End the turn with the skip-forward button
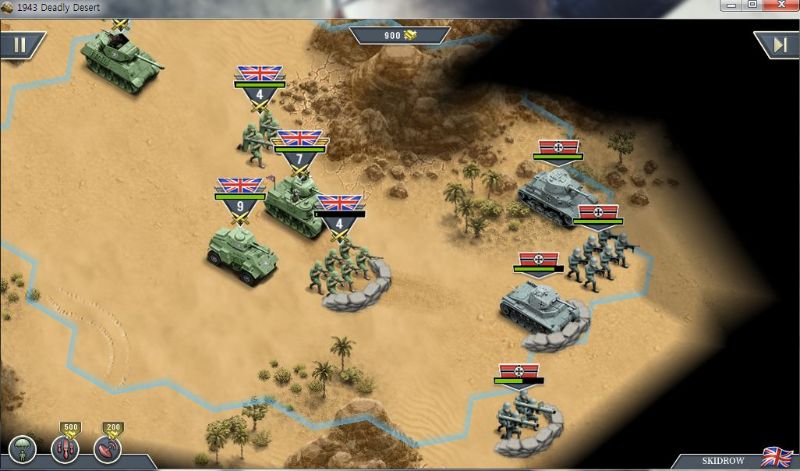 (778, 45)
